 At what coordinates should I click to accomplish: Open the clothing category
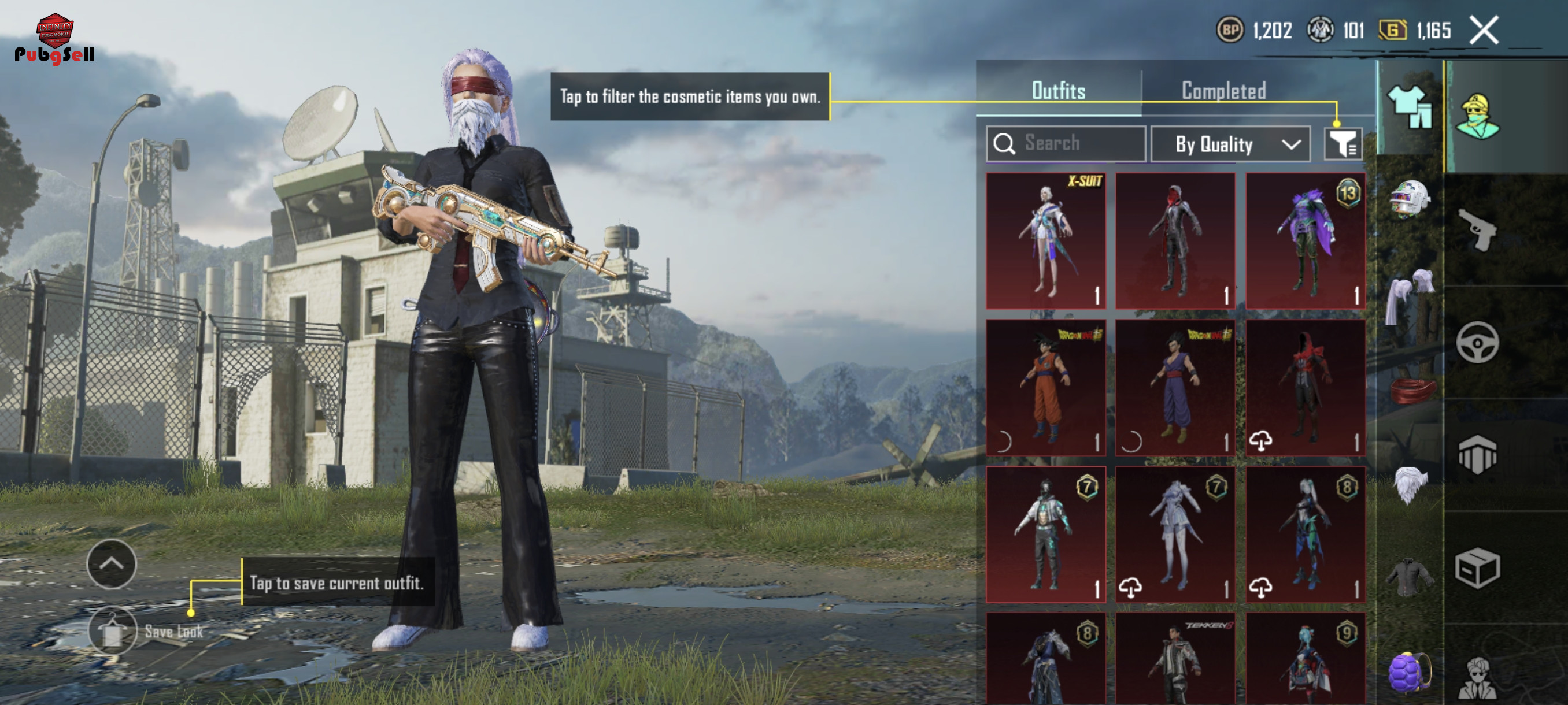[1410, 107]
